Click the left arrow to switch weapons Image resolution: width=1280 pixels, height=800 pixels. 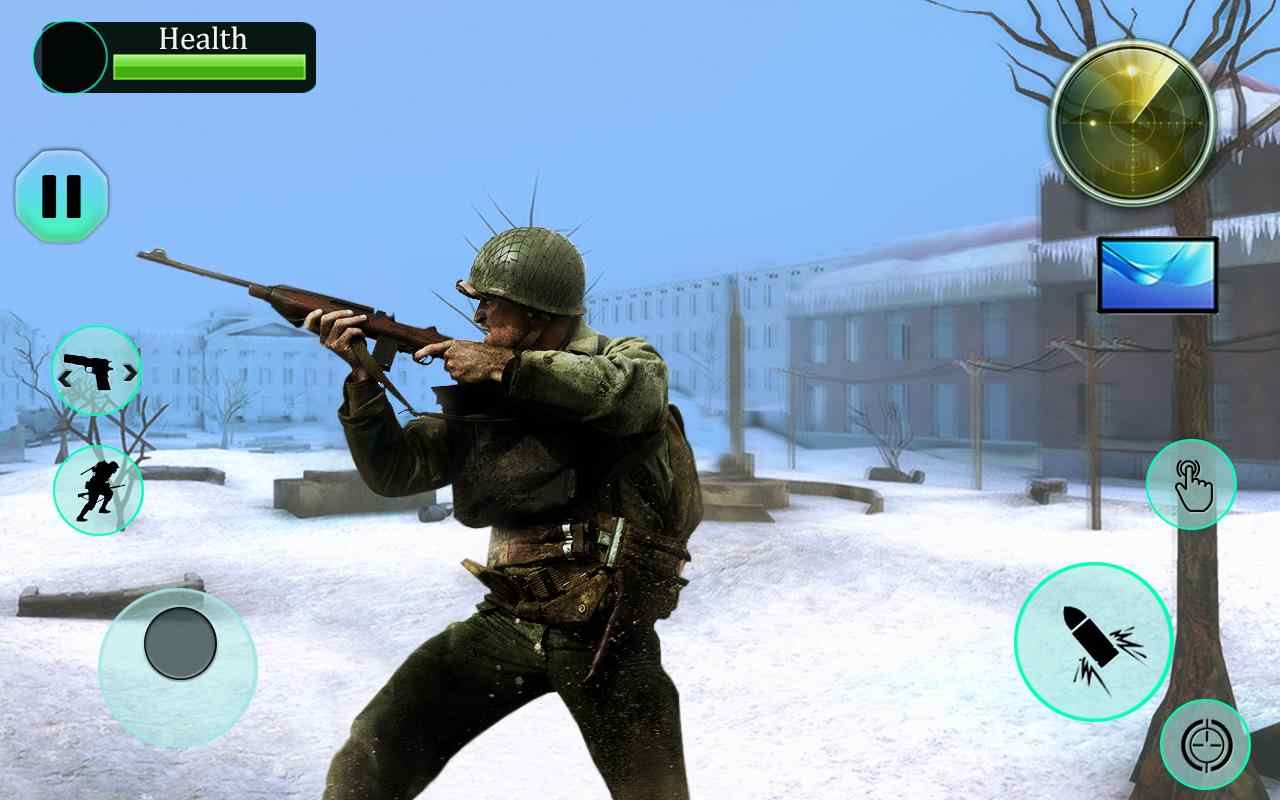coord(65,371)
